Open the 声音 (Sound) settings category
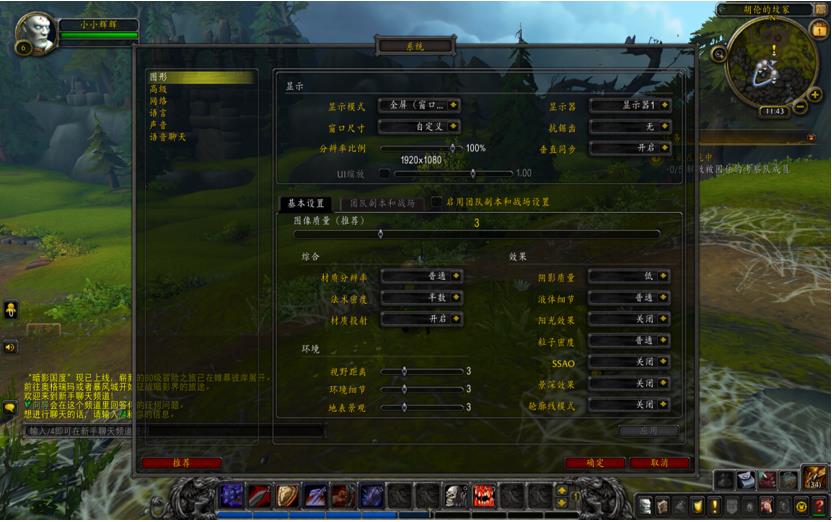832x522 pixels. [x=159, y=125]
